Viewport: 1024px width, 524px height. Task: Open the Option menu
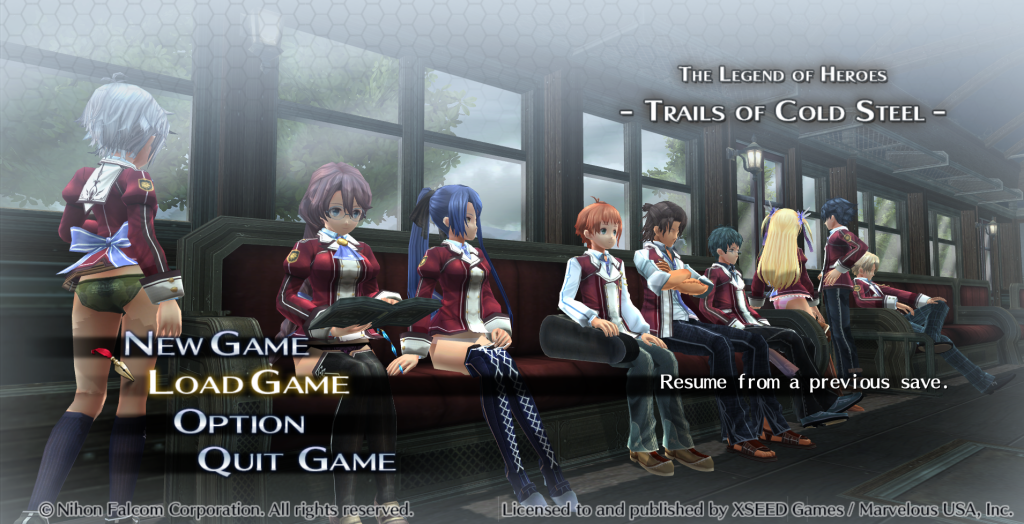pos(239,422)
